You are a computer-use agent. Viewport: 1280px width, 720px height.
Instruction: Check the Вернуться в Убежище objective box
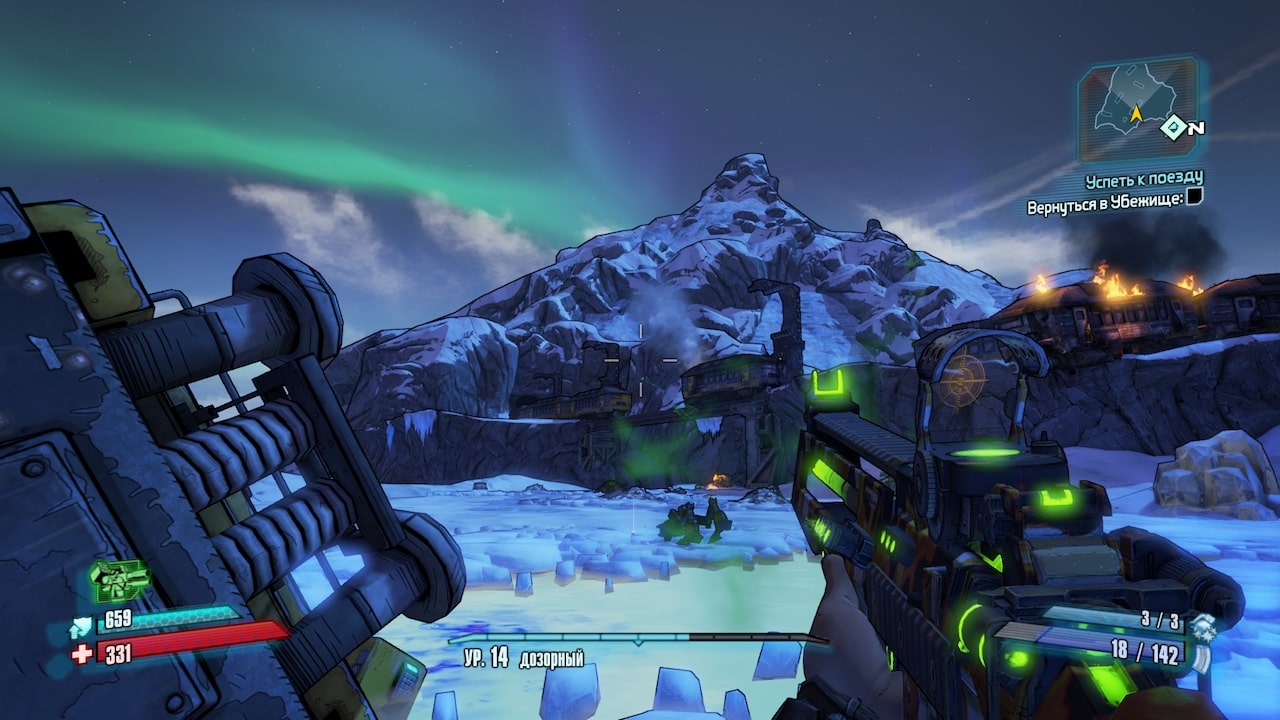pos(1193,199)
